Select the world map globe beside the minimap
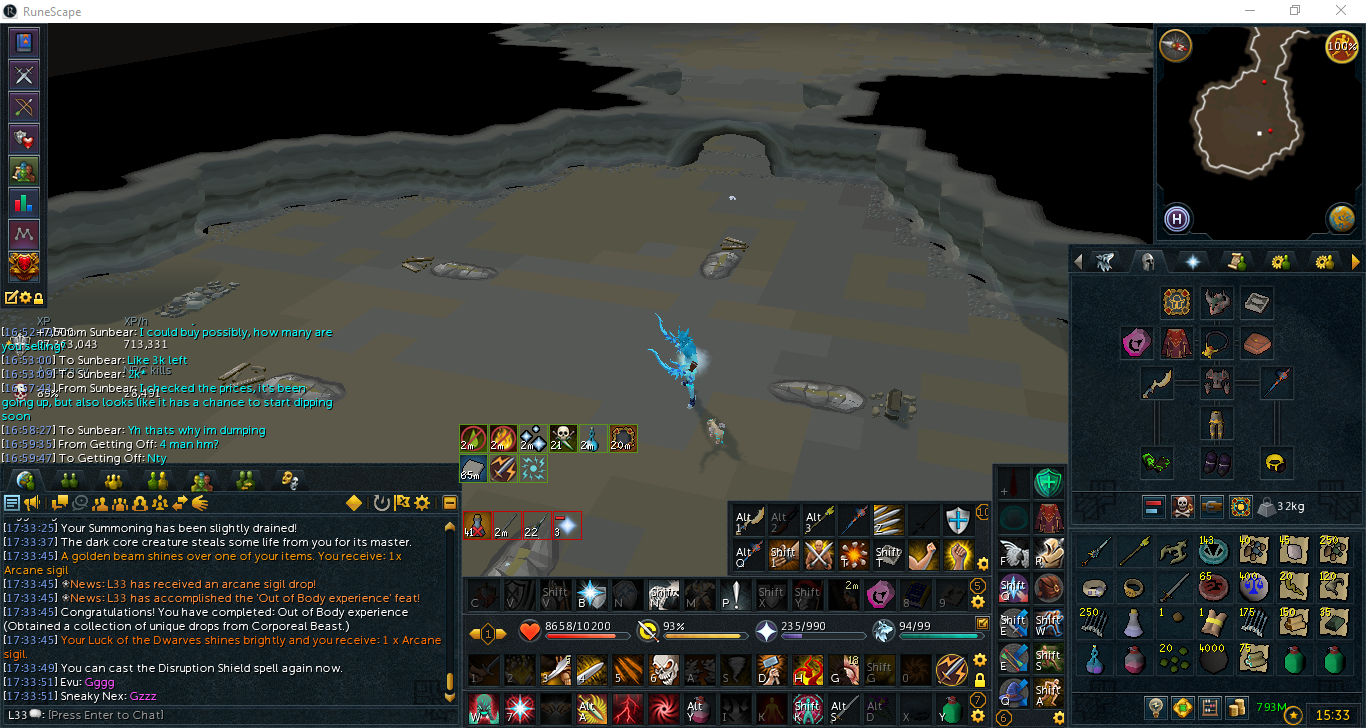1366x728 pixels. (x=1341, y=219)
